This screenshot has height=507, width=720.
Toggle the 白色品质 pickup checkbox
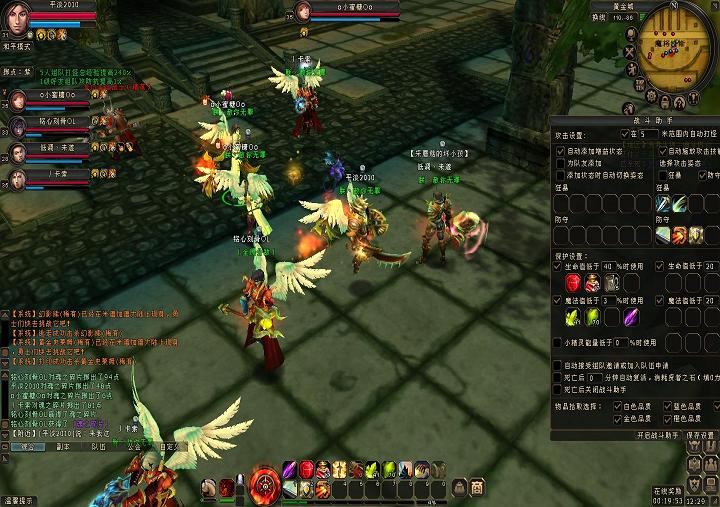pos(616,407)
